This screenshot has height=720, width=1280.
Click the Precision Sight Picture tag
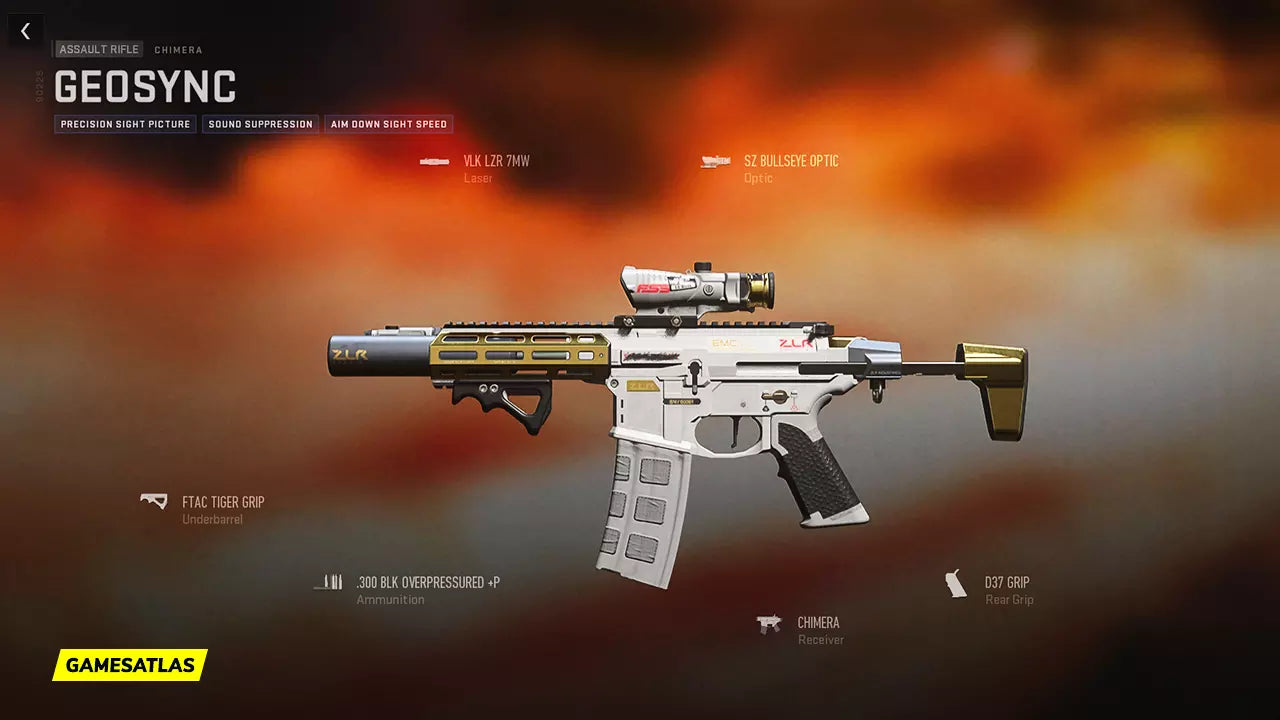pyautogui.click(x=125, y=124)
